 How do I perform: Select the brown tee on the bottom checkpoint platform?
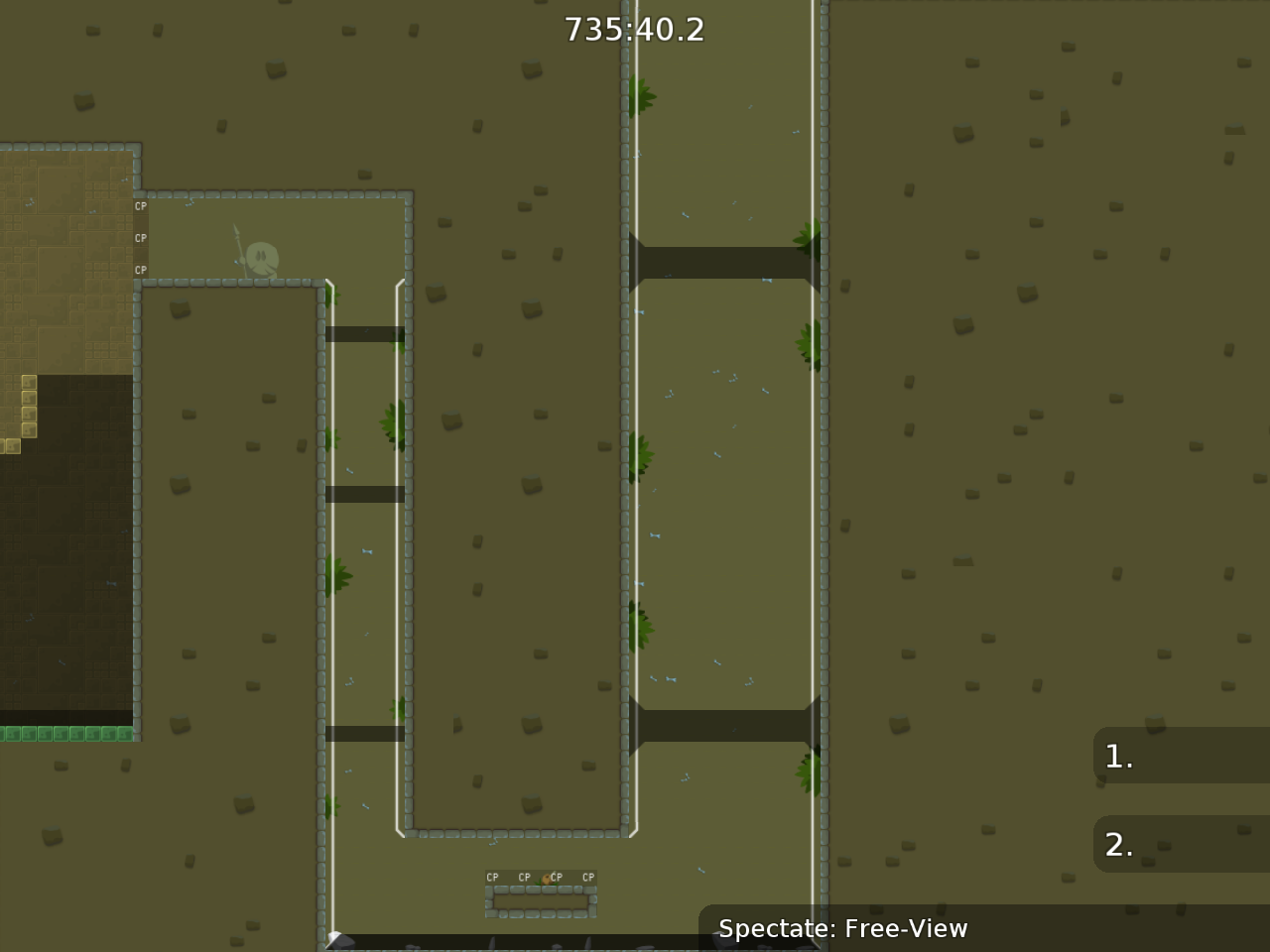546,878
